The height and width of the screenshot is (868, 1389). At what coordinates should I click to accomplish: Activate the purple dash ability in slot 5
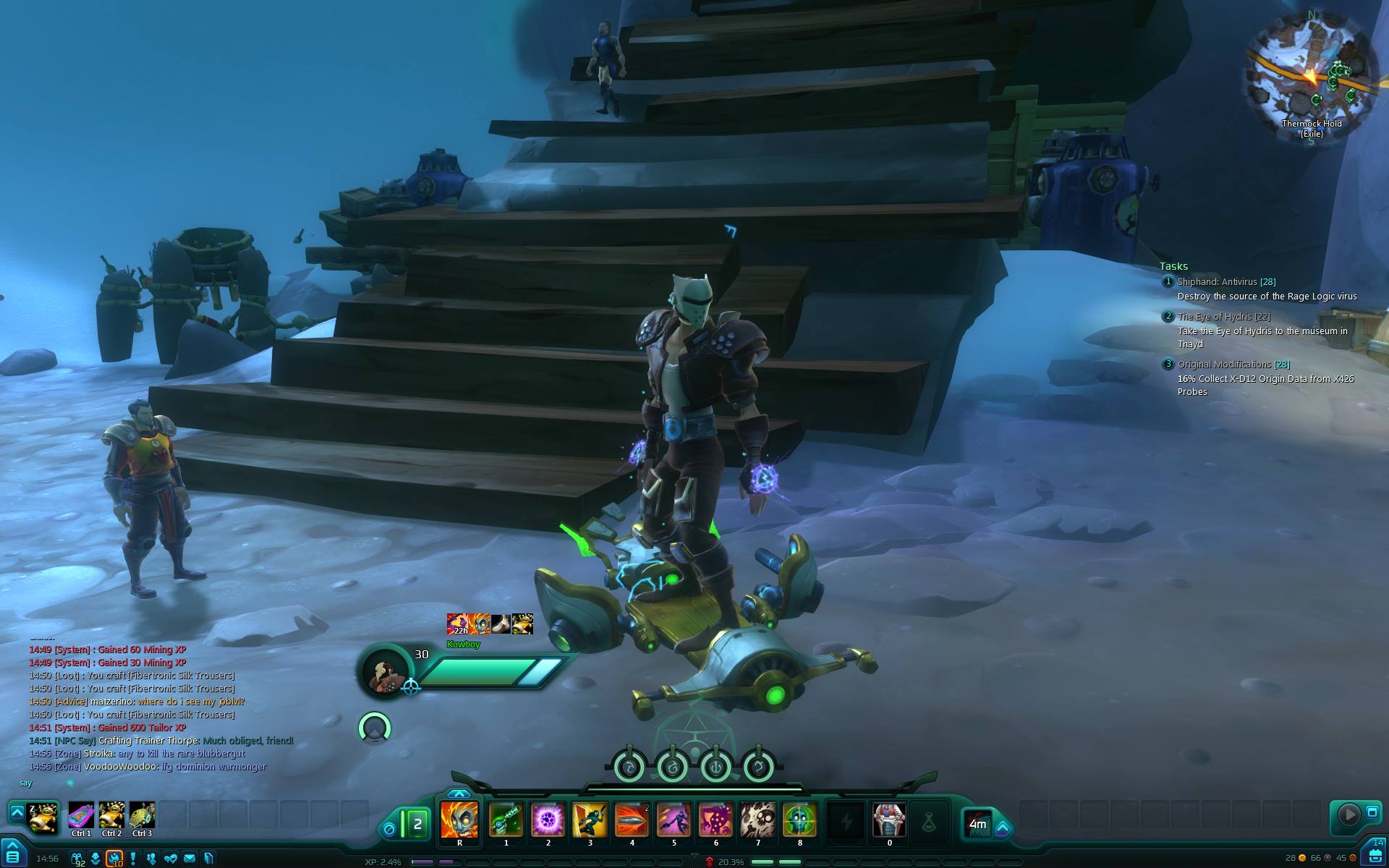(x=674, y=820)
